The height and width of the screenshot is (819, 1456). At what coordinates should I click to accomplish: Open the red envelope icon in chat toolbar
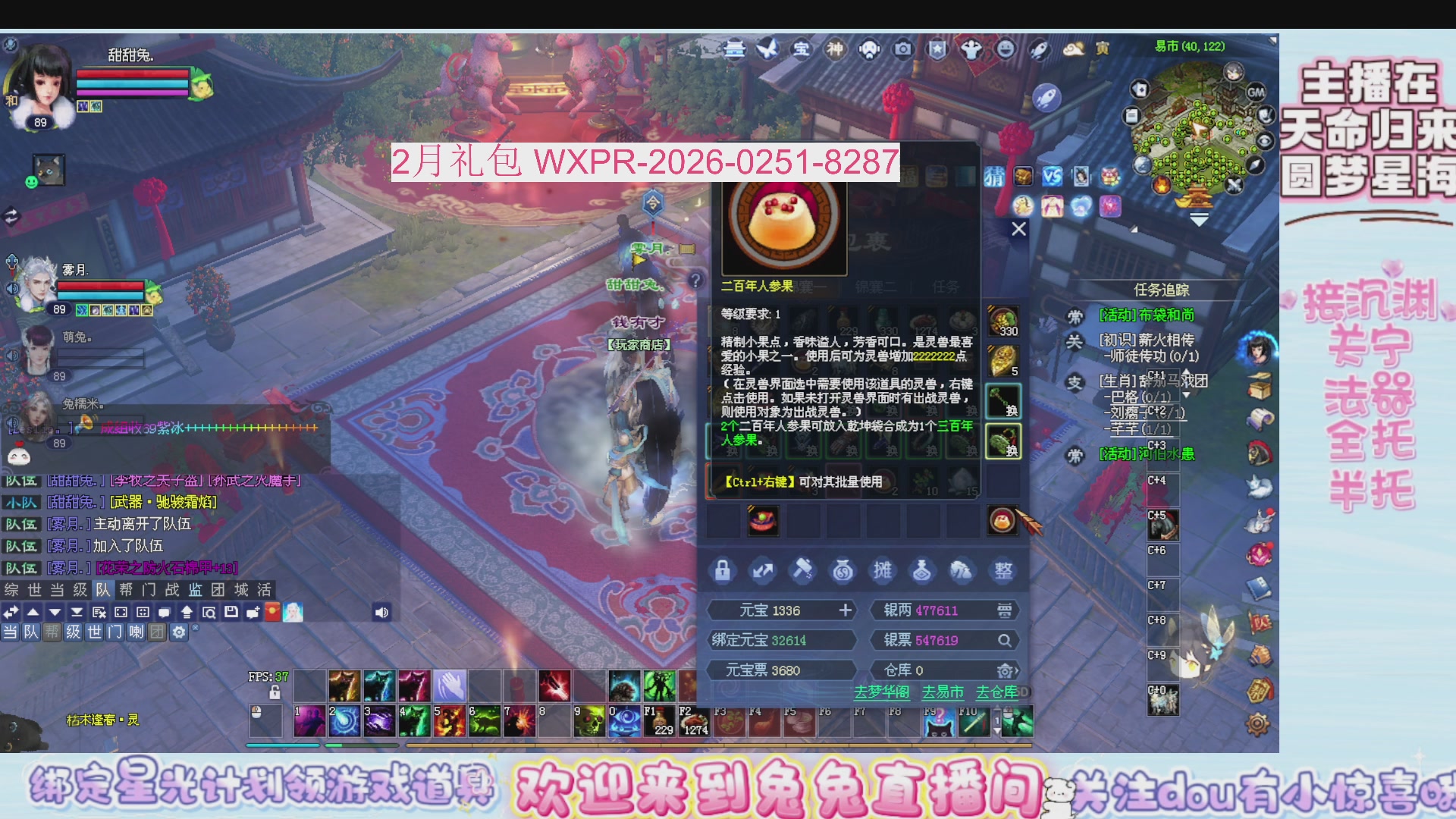click(x=272, y=613)
